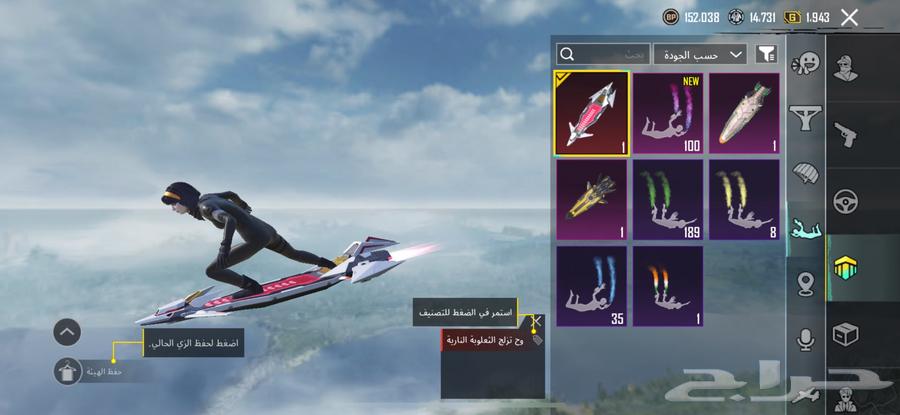Switch to the emote face category tab
Viewport: 900px width, 415px height.
[x=804, y=63]
